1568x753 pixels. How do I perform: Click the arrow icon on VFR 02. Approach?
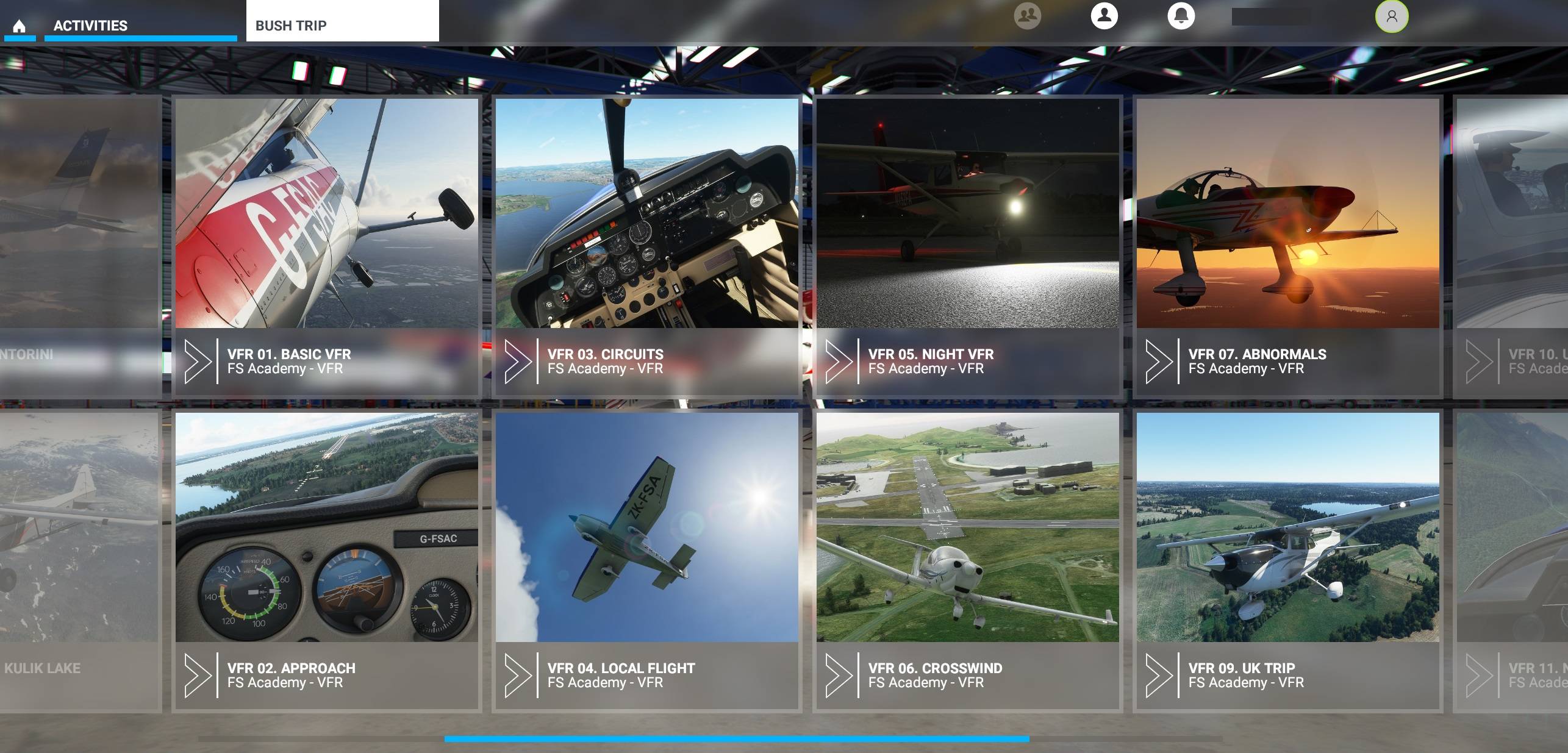click(199, 674)
